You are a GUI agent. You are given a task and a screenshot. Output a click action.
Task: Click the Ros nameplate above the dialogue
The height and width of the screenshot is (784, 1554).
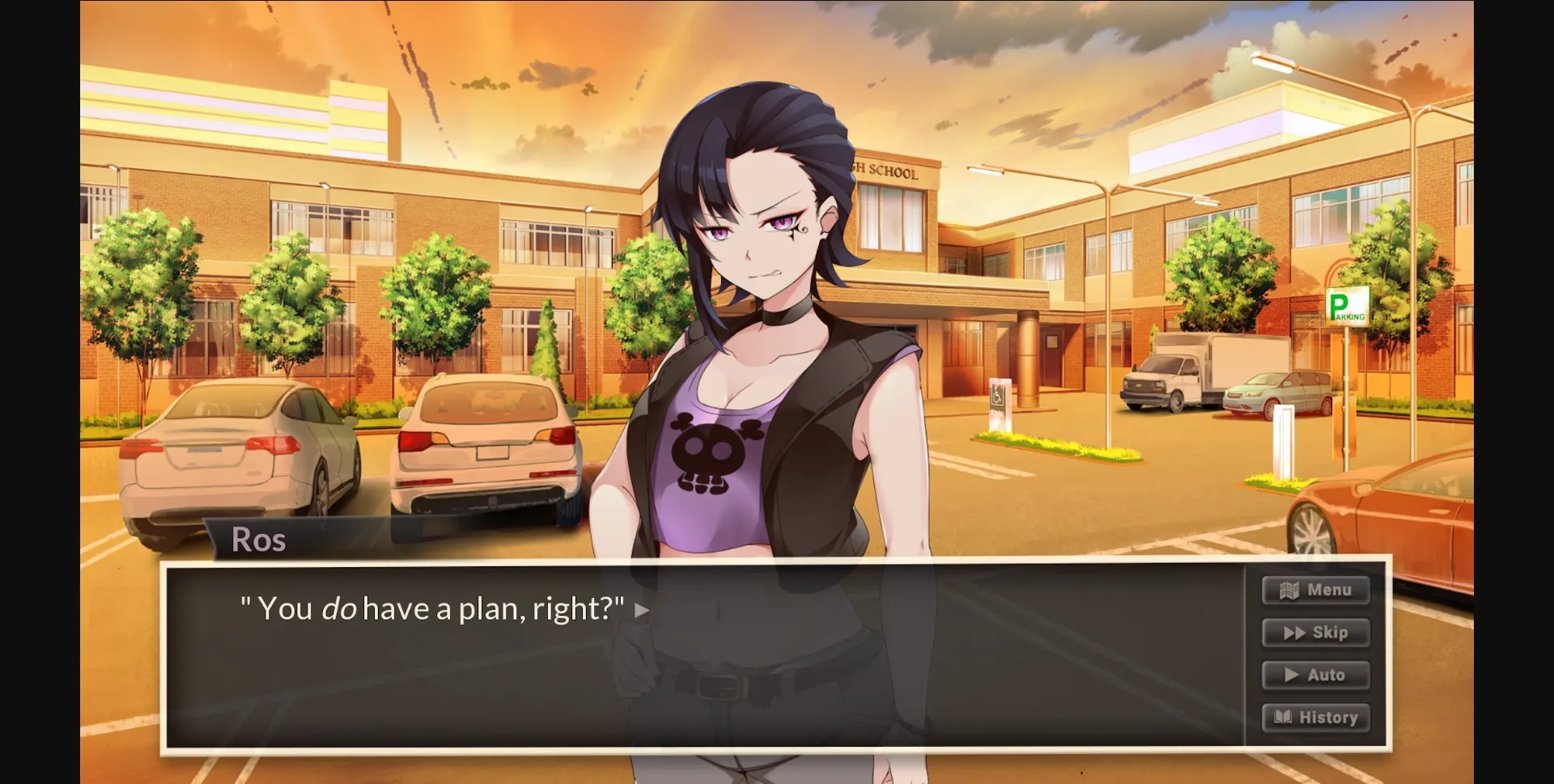259,540
